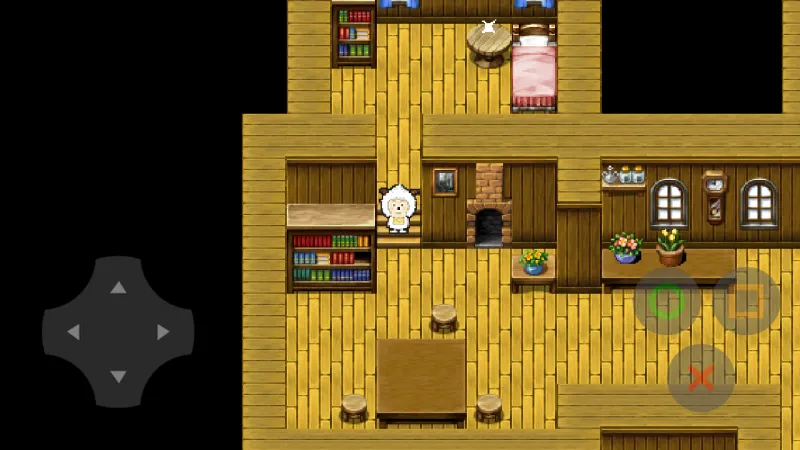Tap the down arrow on the d-pad
The height and width of the screenshot is (450, 800).
point(118,376)
